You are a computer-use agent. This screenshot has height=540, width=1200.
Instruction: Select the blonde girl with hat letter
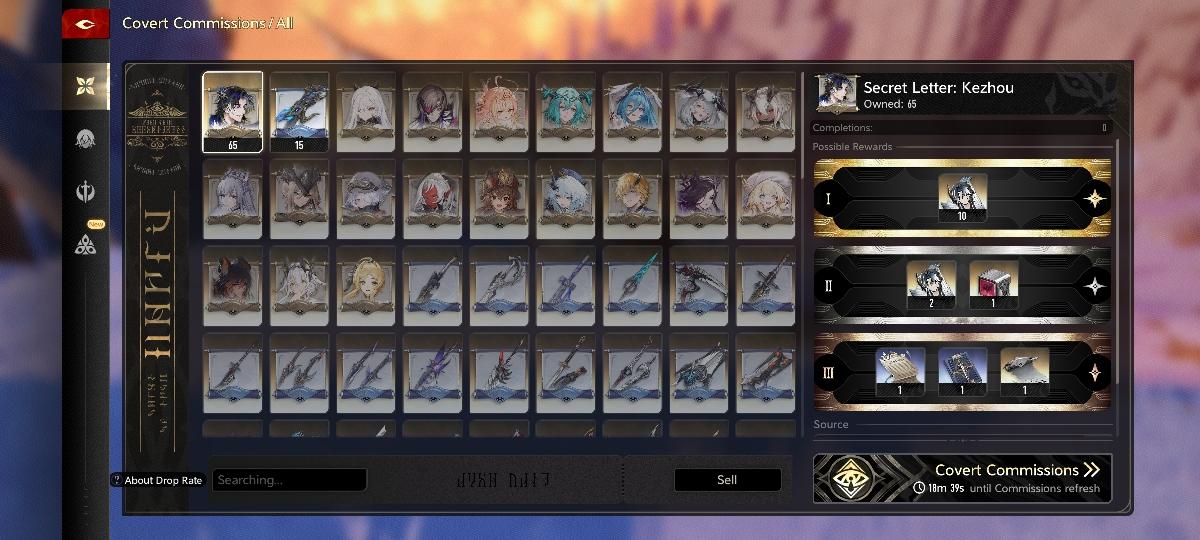[x=765, y=199]
